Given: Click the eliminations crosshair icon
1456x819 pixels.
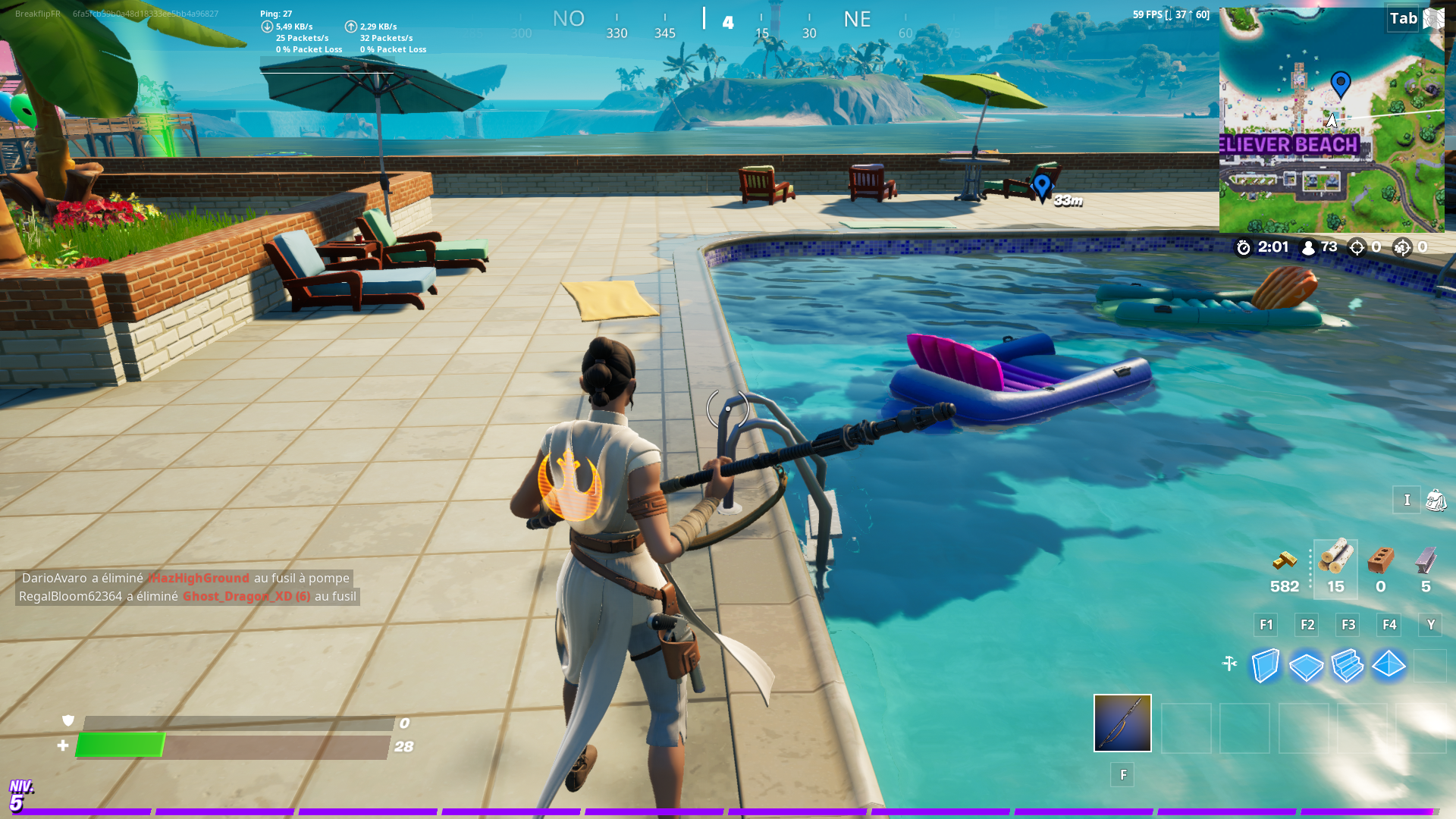Looking at the screenshot, I should click(1357, 246).
